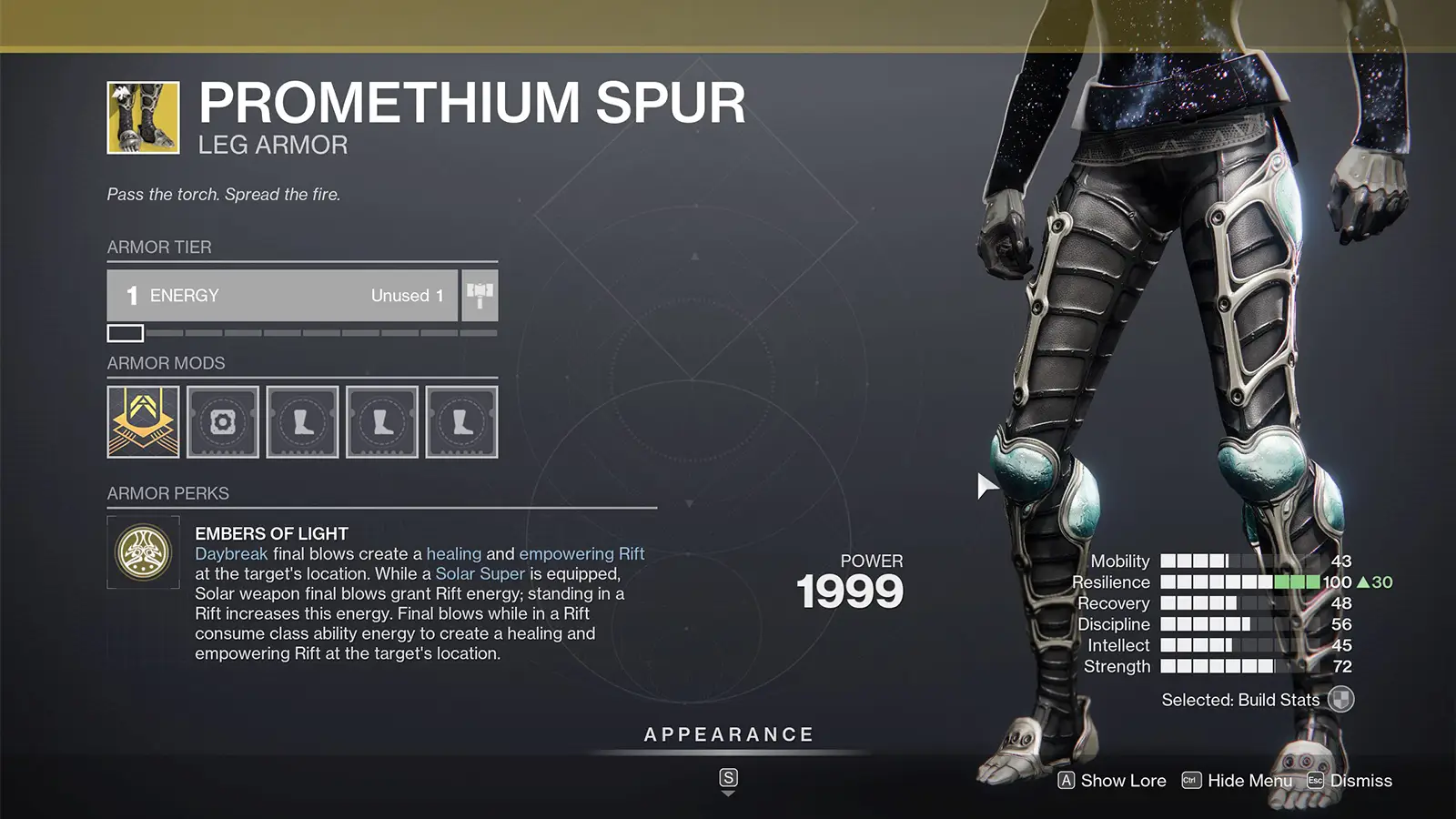Click the first Energy tier progress segment
The image size is (1456, 819).
(x=125, y=333)
